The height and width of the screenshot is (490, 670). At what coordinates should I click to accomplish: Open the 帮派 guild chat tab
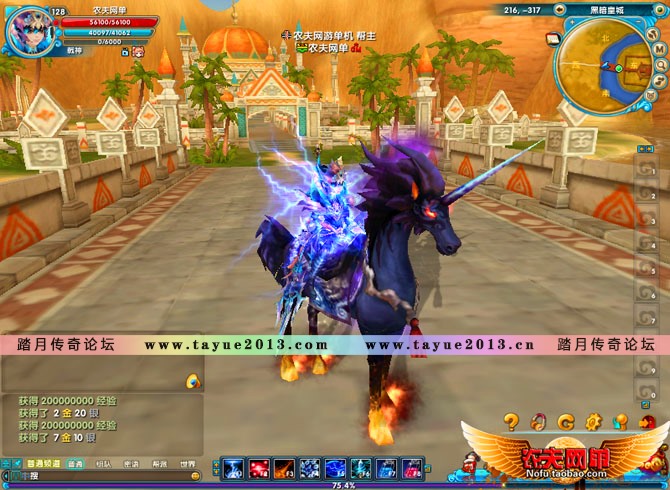pyautogui.click(x=159, y=464)
